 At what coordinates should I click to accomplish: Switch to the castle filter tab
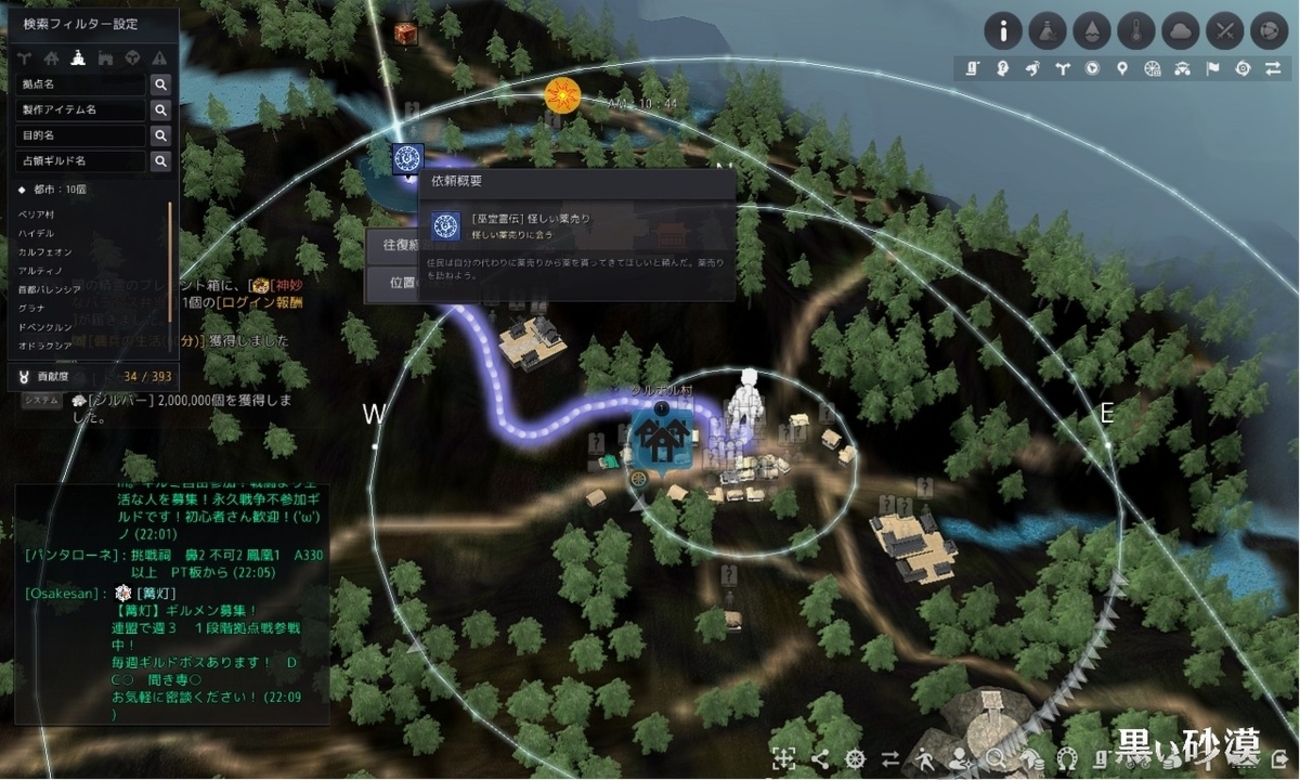coord(105,58)
